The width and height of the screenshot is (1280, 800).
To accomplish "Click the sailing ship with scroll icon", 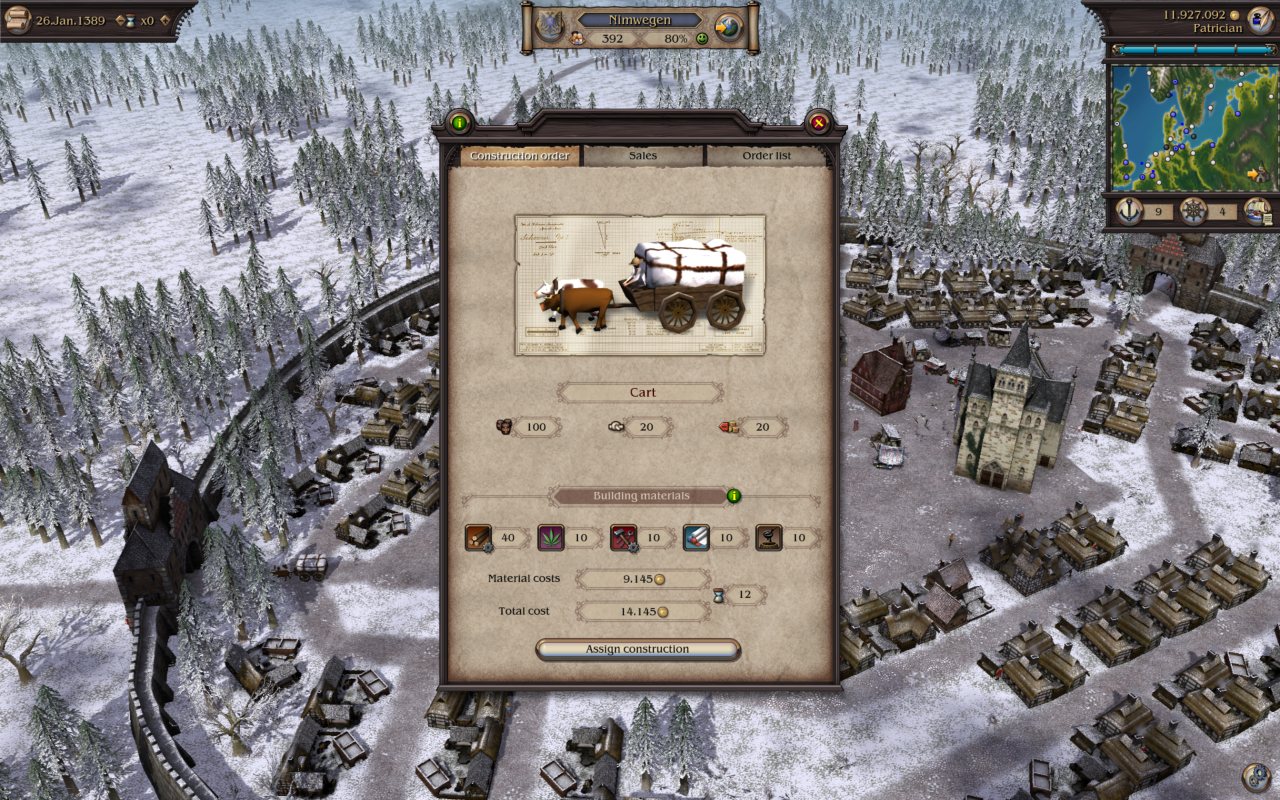I will pos(1256,212).
